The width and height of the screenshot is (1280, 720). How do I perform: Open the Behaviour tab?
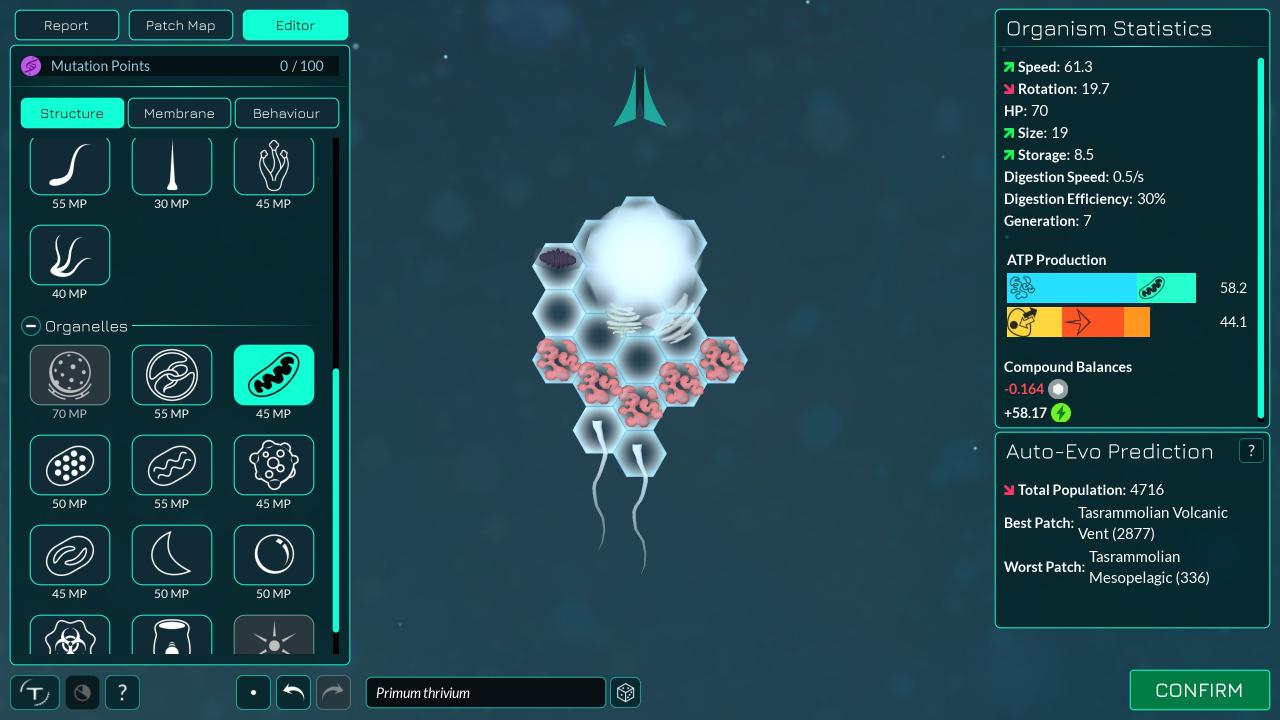click(x=286, y=113)
